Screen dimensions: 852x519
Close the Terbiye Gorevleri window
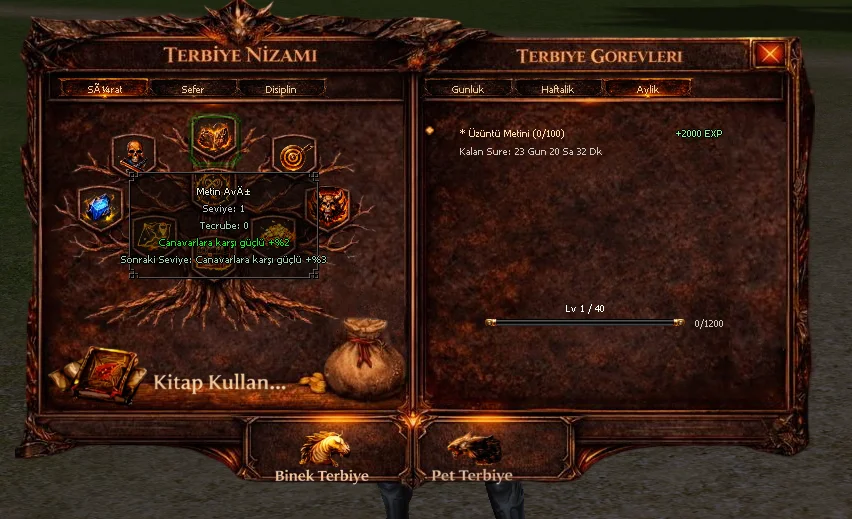(768, 54)
